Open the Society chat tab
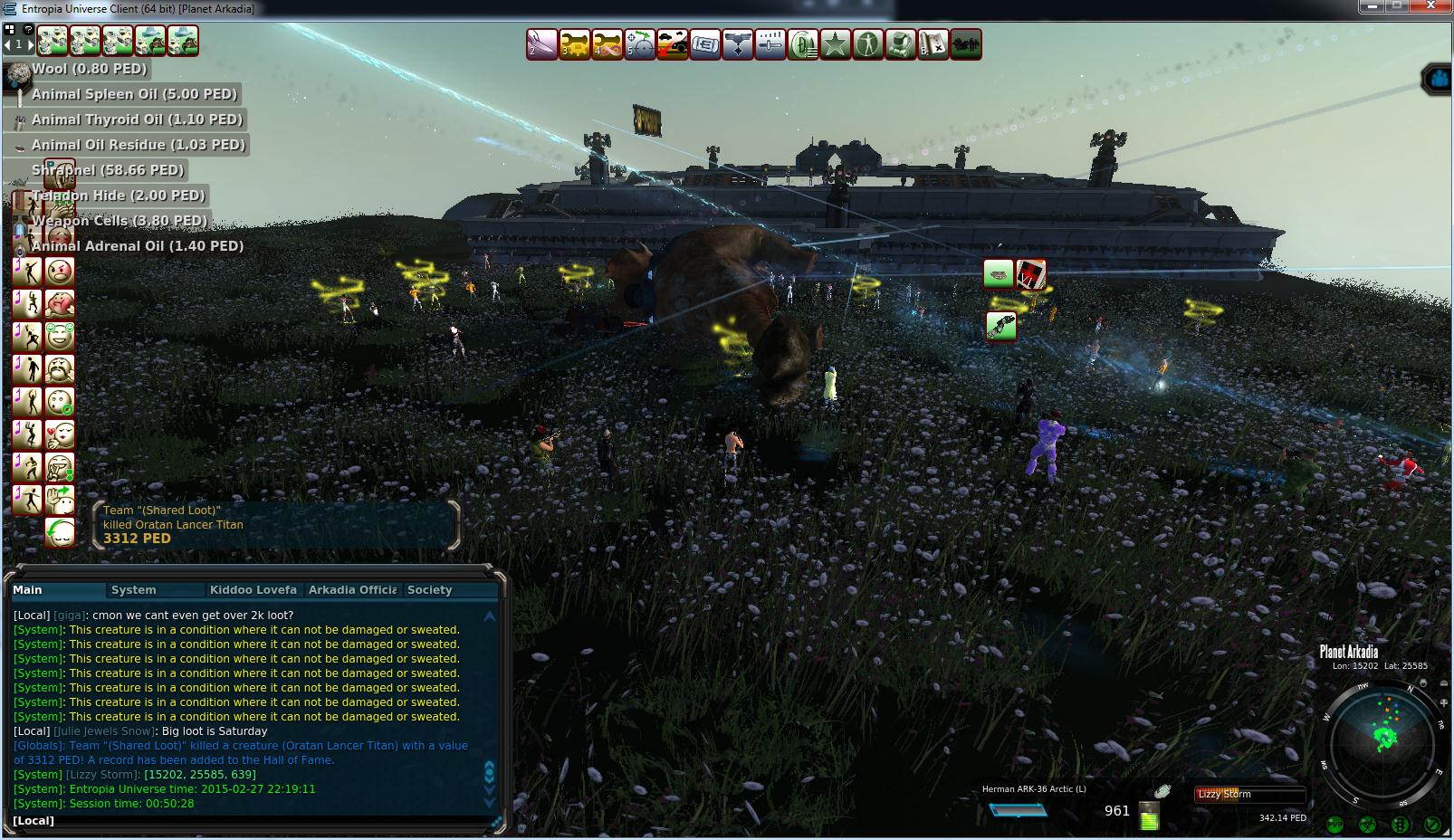Screen dimensions: 1454x840 pyautogui.click(x=429, y=590)
